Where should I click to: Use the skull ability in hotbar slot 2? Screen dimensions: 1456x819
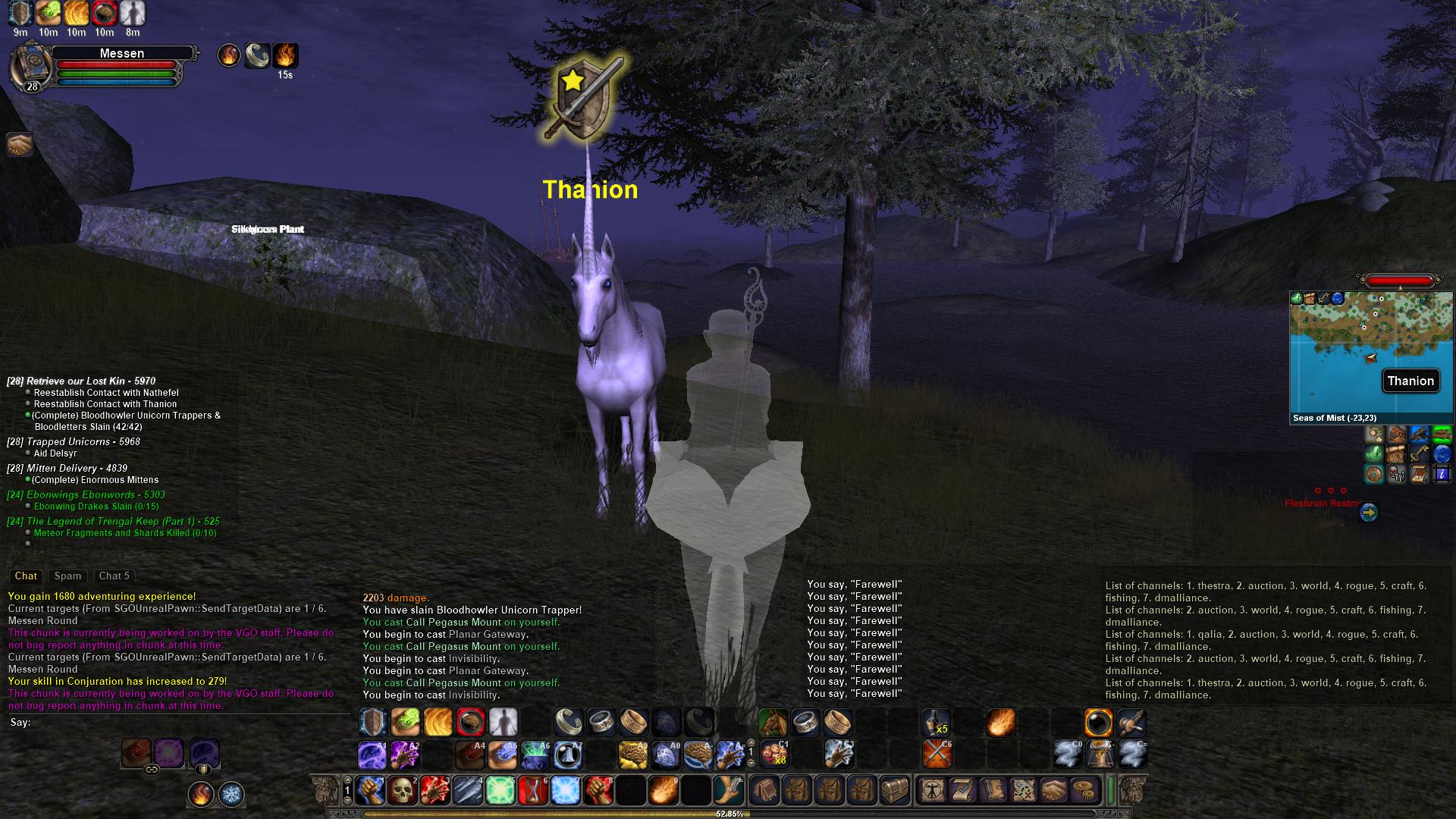click(403, 790)
